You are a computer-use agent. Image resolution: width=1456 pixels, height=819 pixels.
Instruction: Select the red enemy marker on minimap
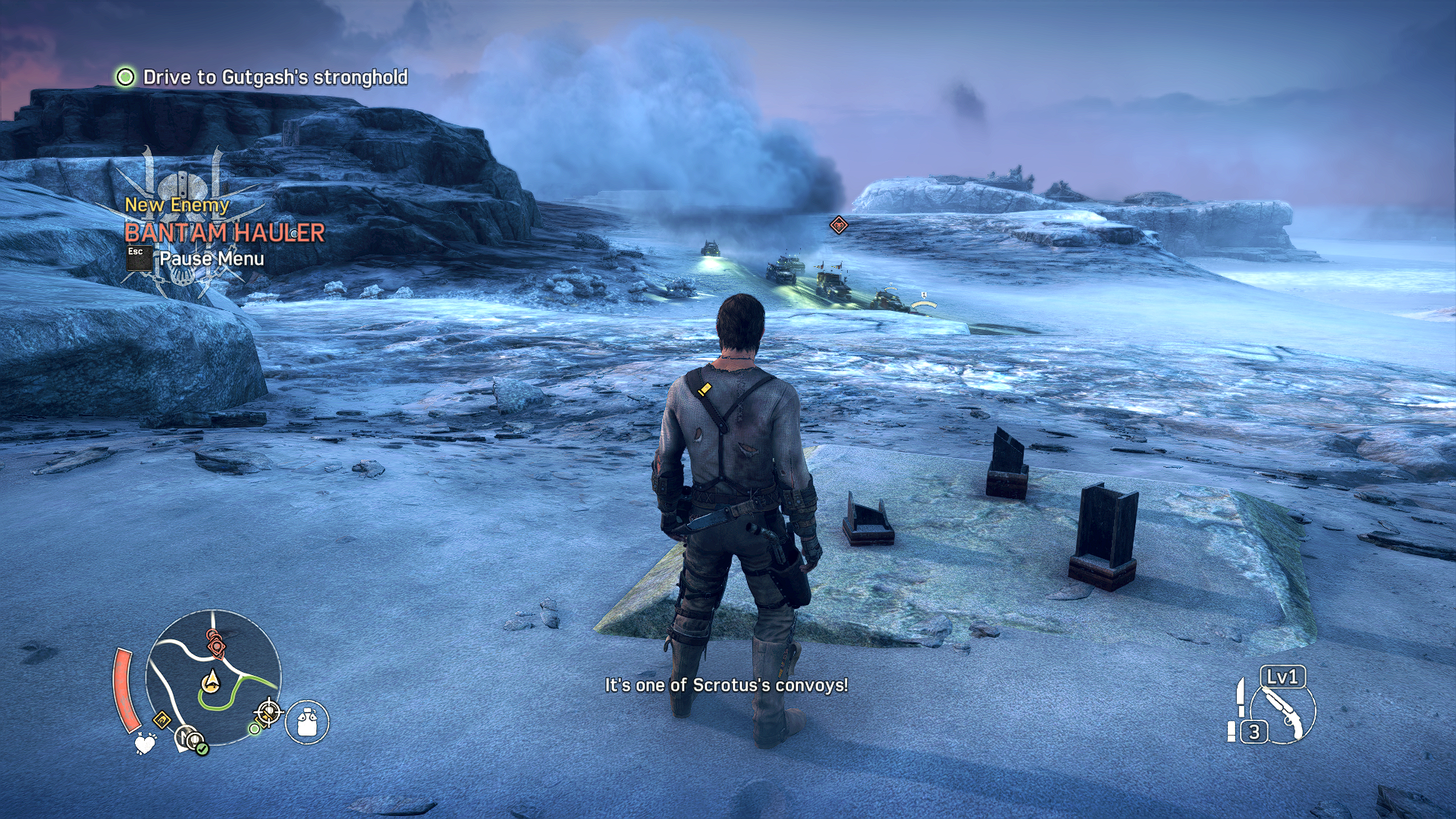(216, 645)
